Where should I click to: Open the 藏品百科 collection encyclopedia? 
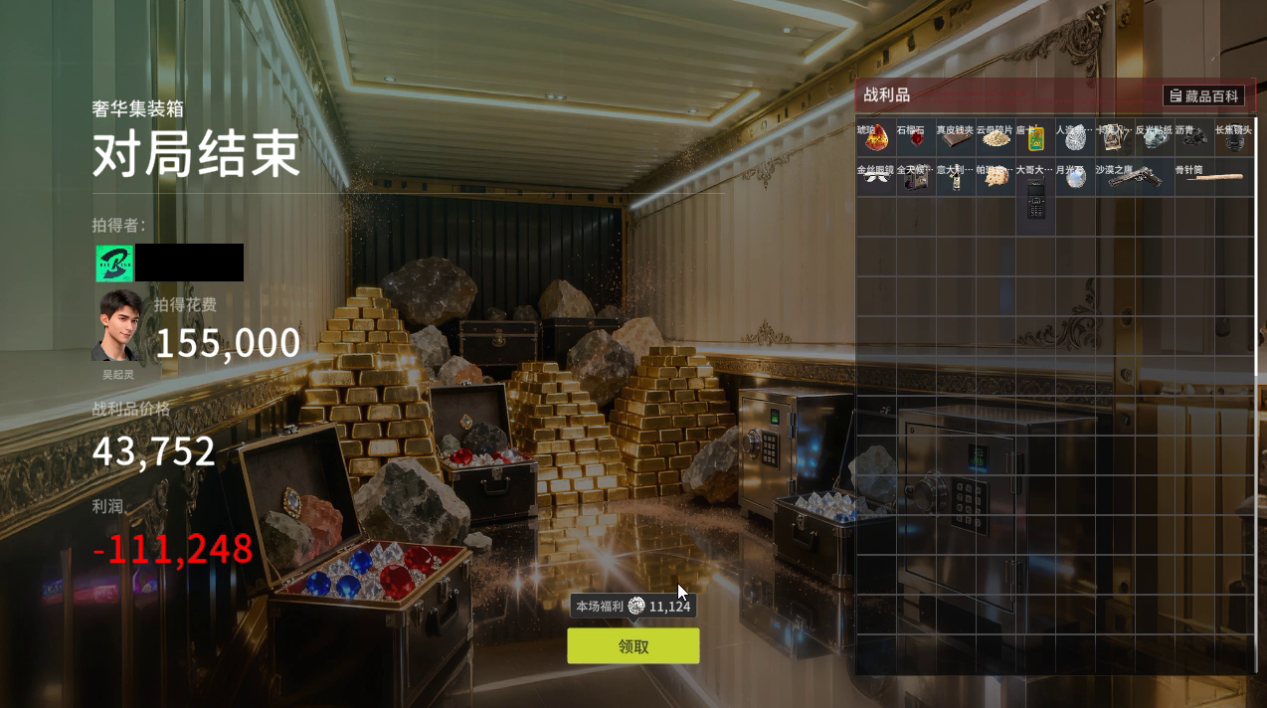point(1204,96)
